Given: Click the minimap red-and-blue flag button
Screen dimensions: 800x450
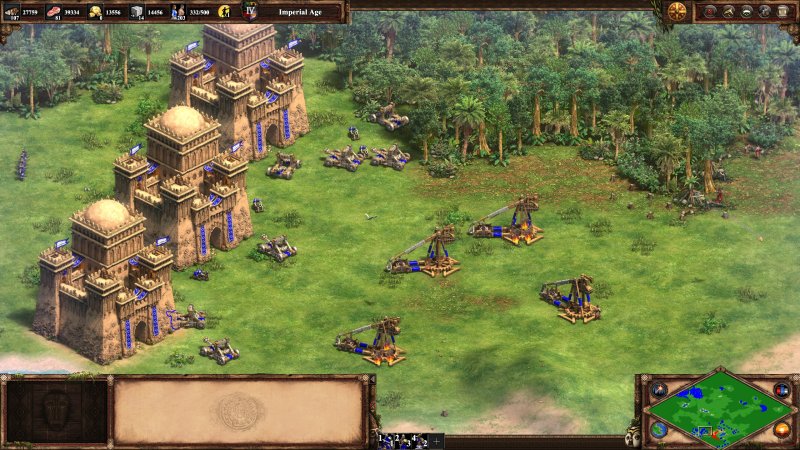Looking at the screenshot, I should click(x=782, y=388).
